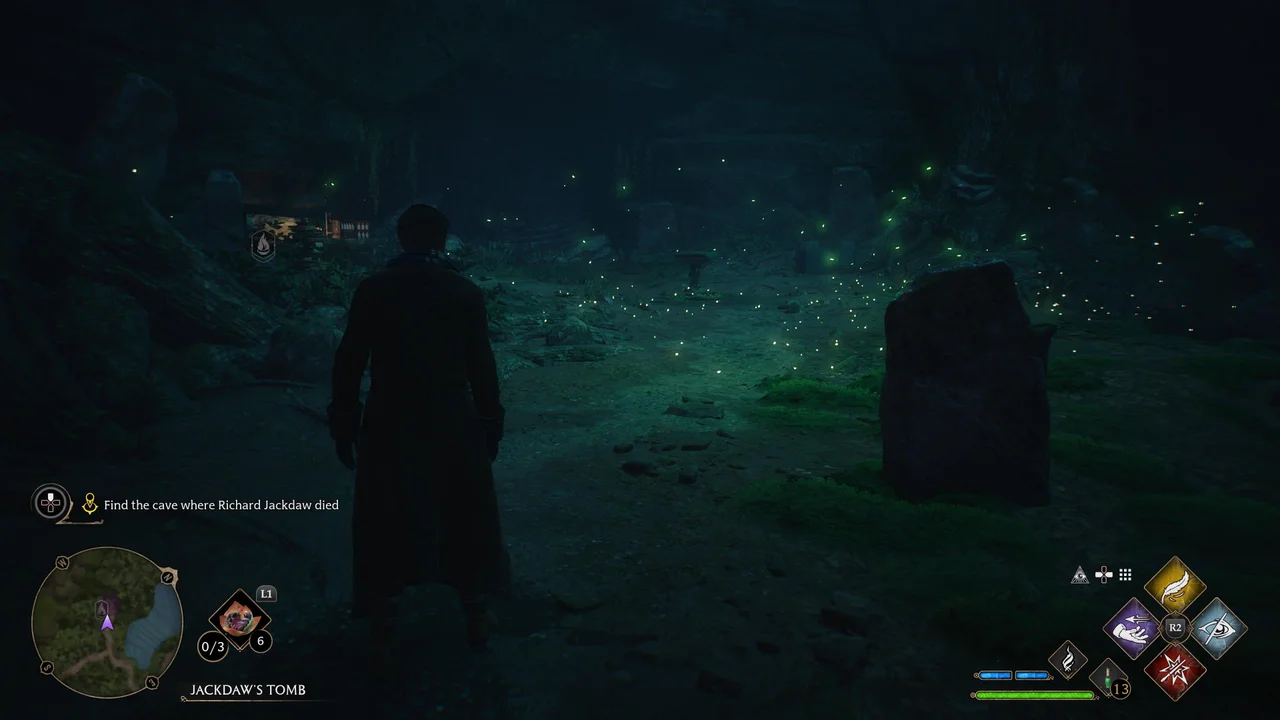Click the Ancient Magic flame diamond icon
This screenshot has height=720, width=1280.
(x=1068, y=659)
